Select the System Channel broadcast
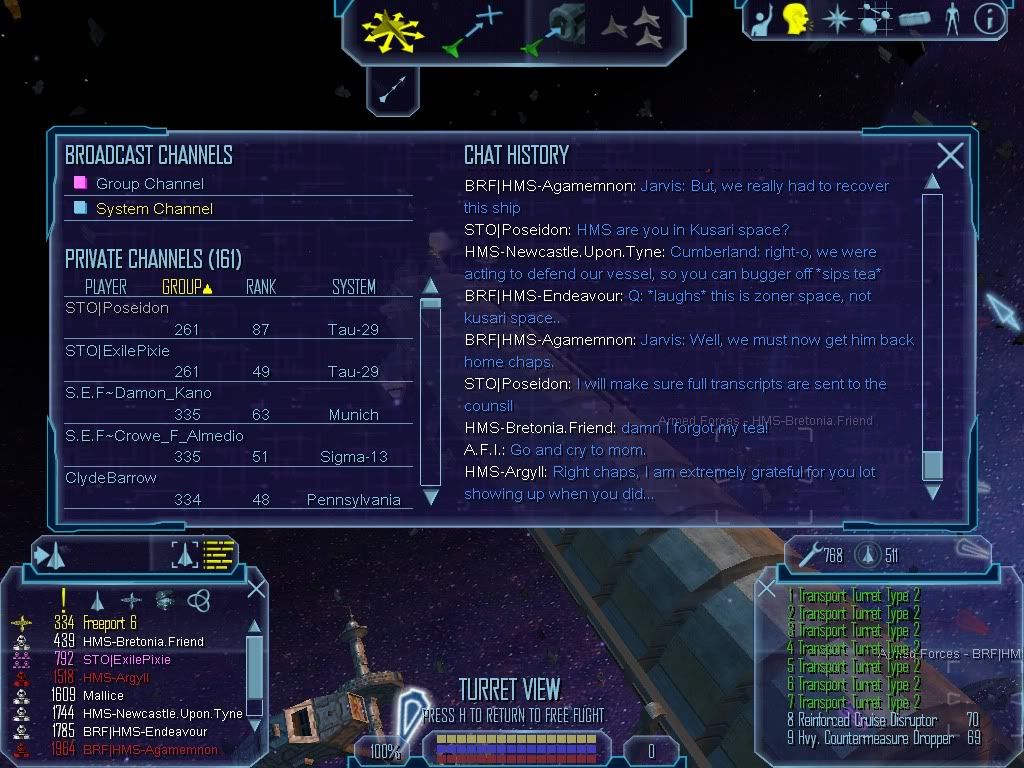 (x=154, y=209)
